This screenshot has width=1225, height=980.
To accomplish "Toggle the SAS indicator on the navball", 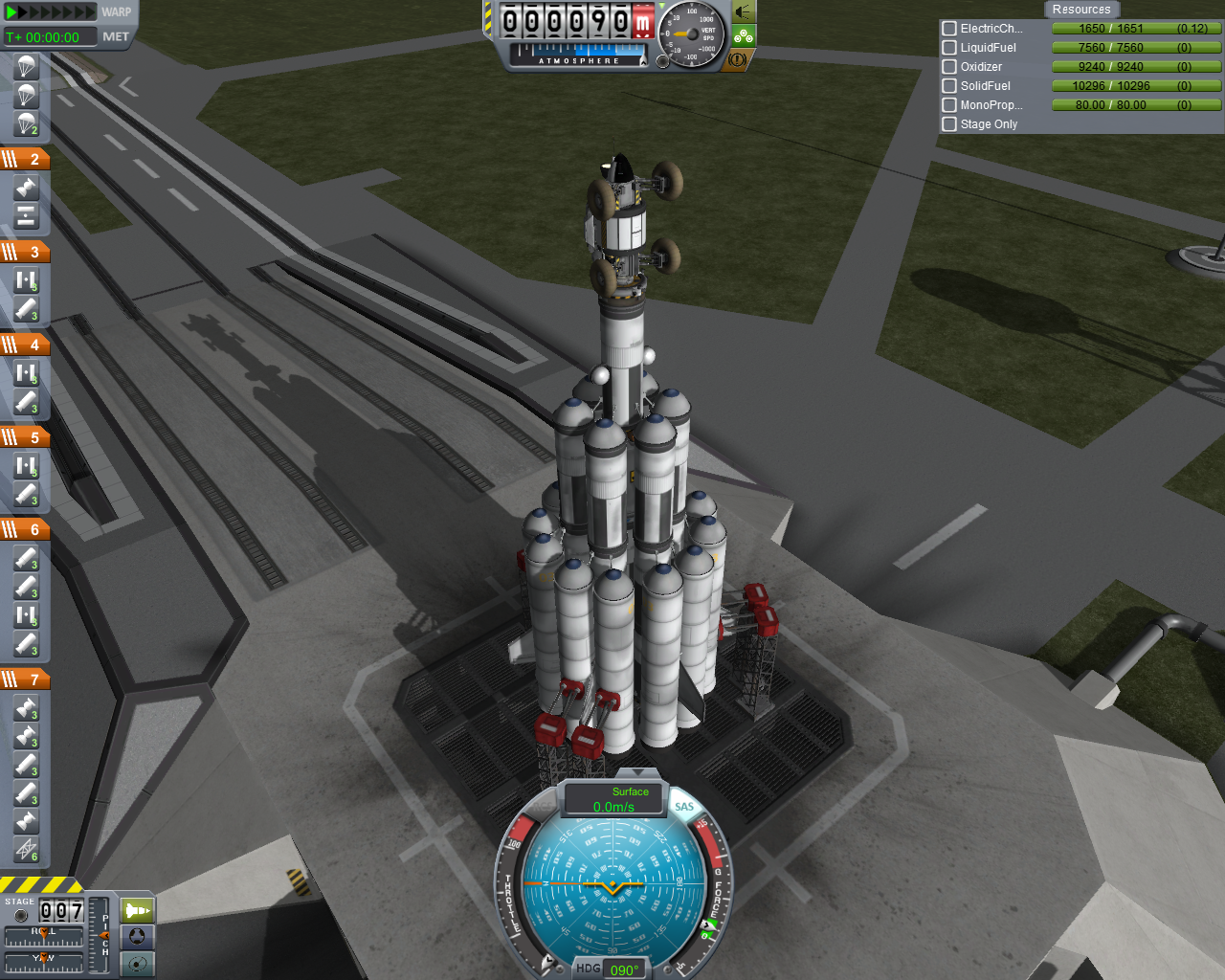I will 684,807.
